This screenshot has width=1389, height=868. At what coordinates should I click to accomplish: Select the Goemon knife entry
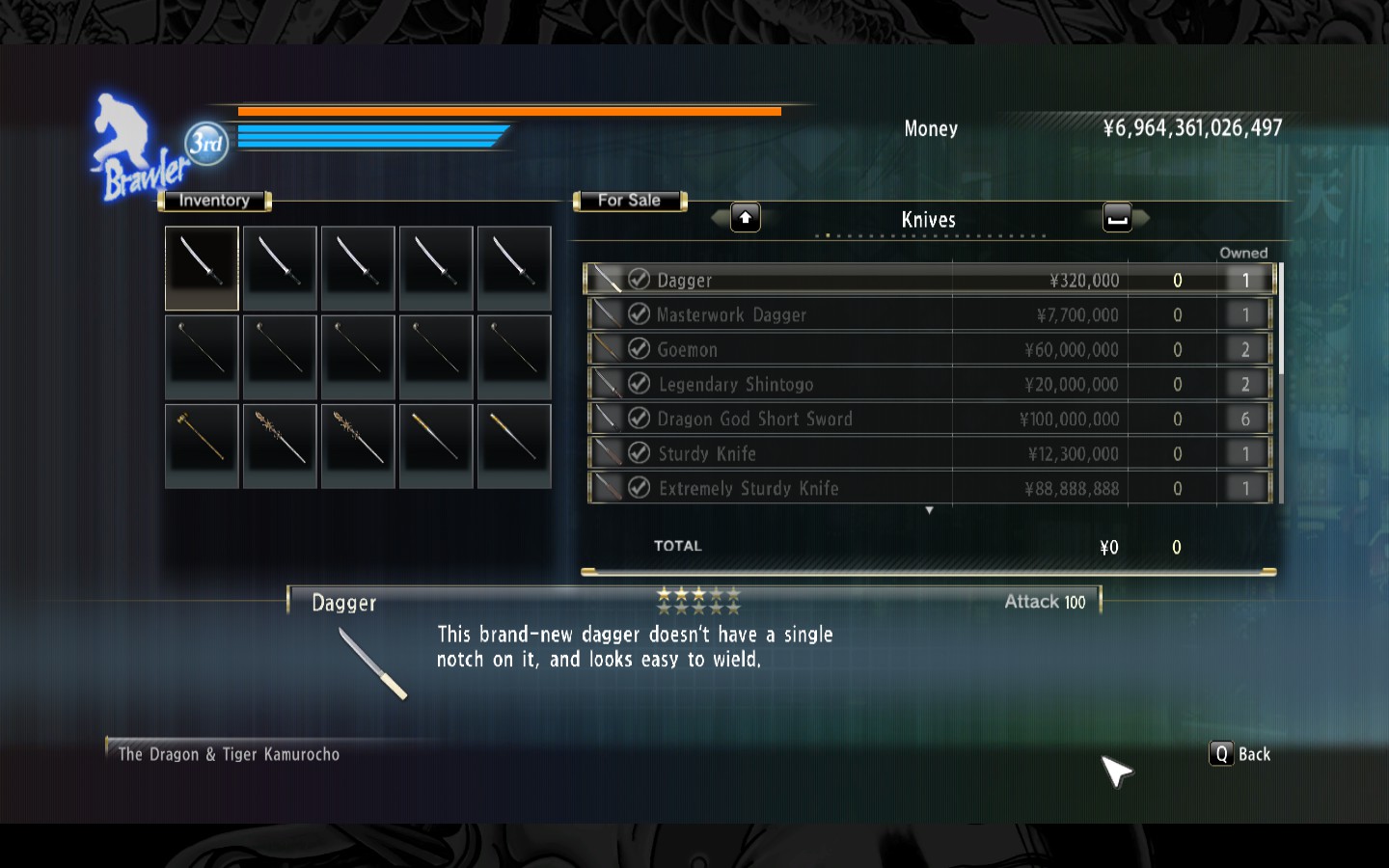[868, 349]
